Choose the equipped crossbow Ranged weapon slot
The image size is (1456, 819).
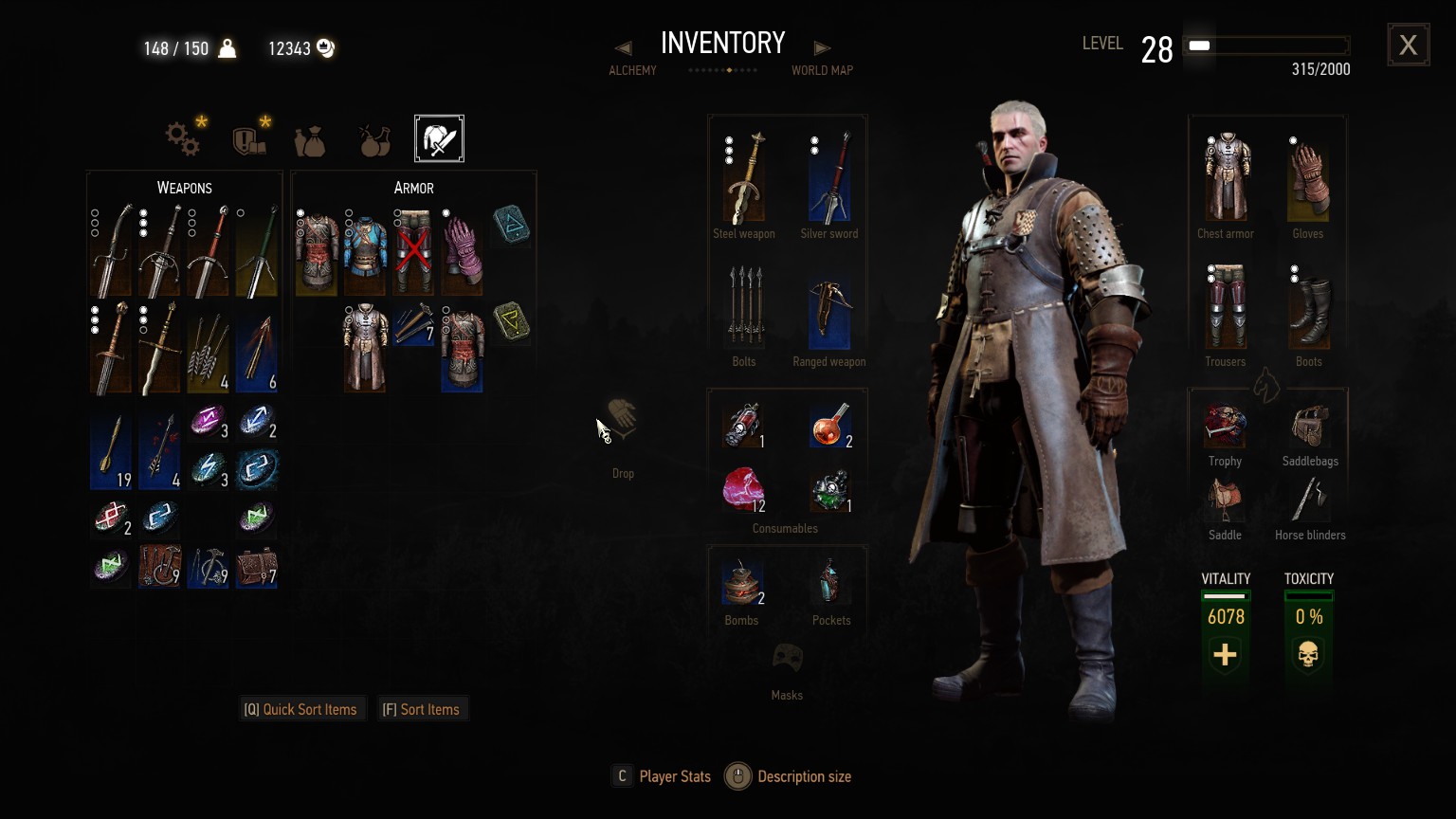829,313
